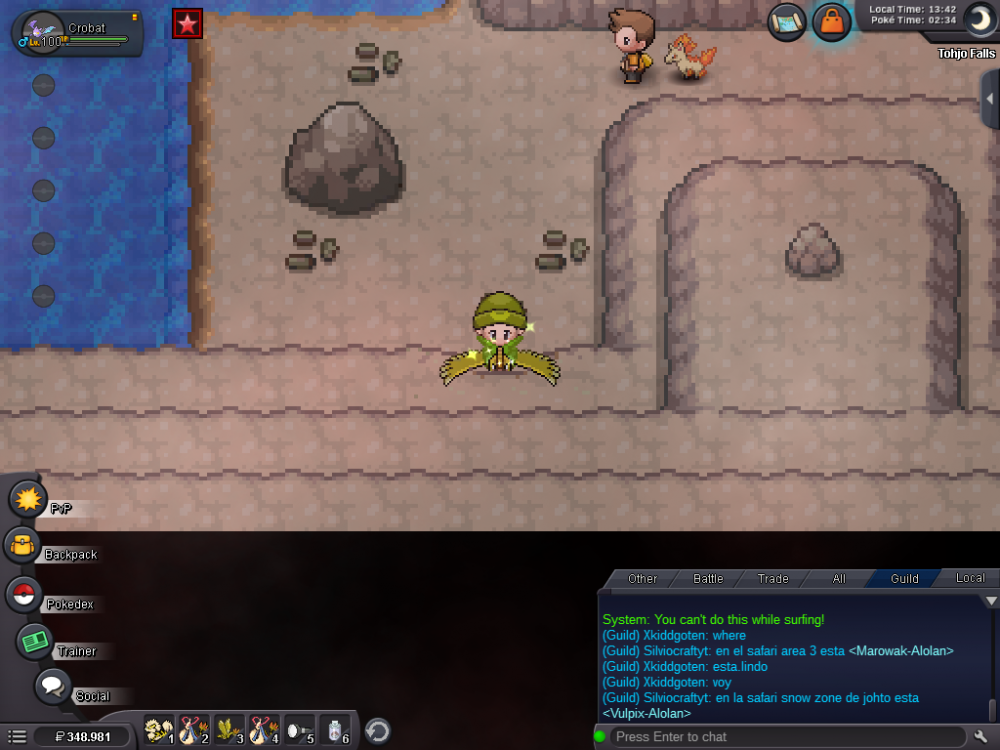Open the Social menu
The width and height of the screenshot is (1000, 750).
tap(52, 687)
